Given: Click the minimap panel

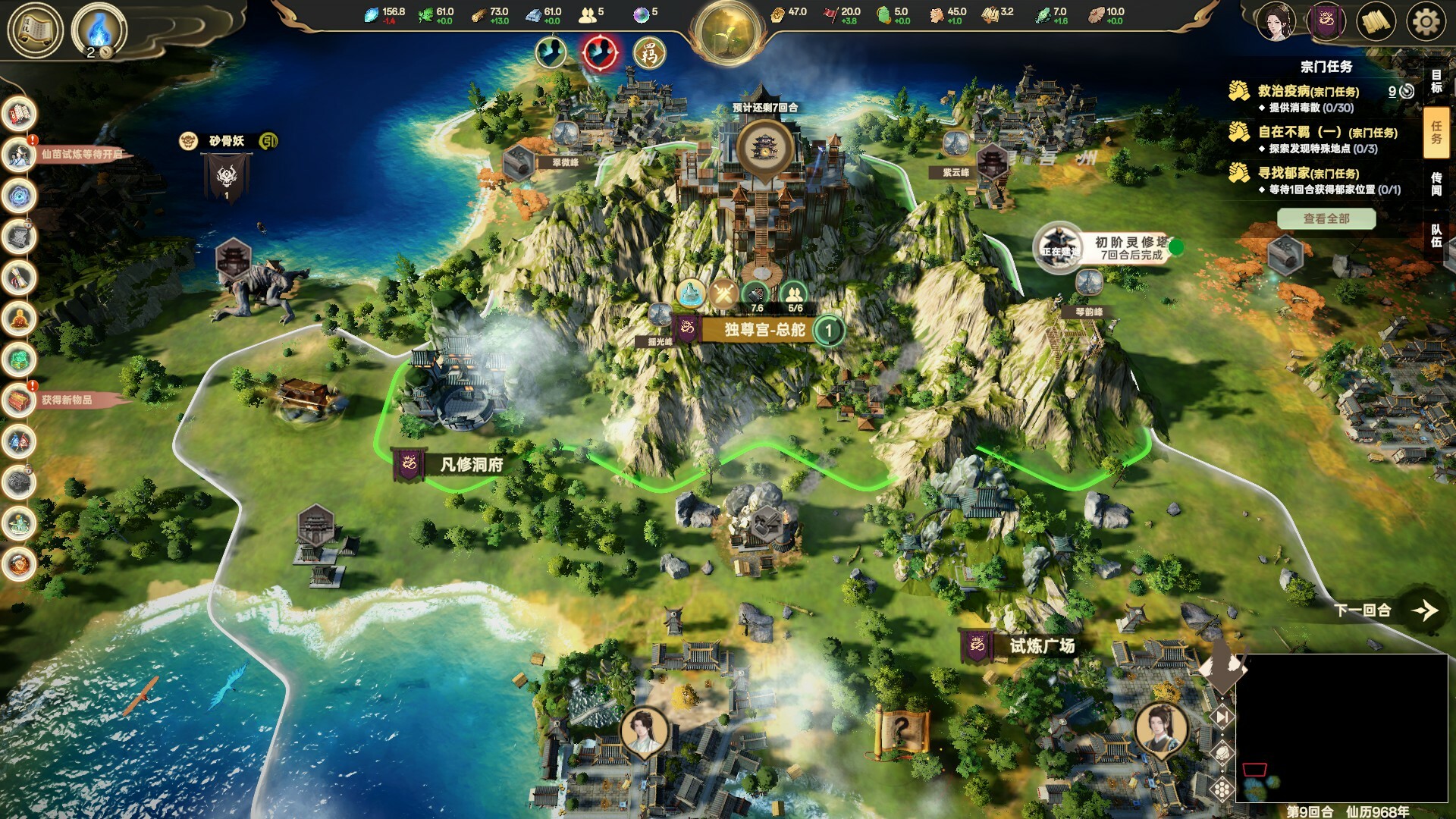Looking at the screenshot, I should click(1341, 728).
